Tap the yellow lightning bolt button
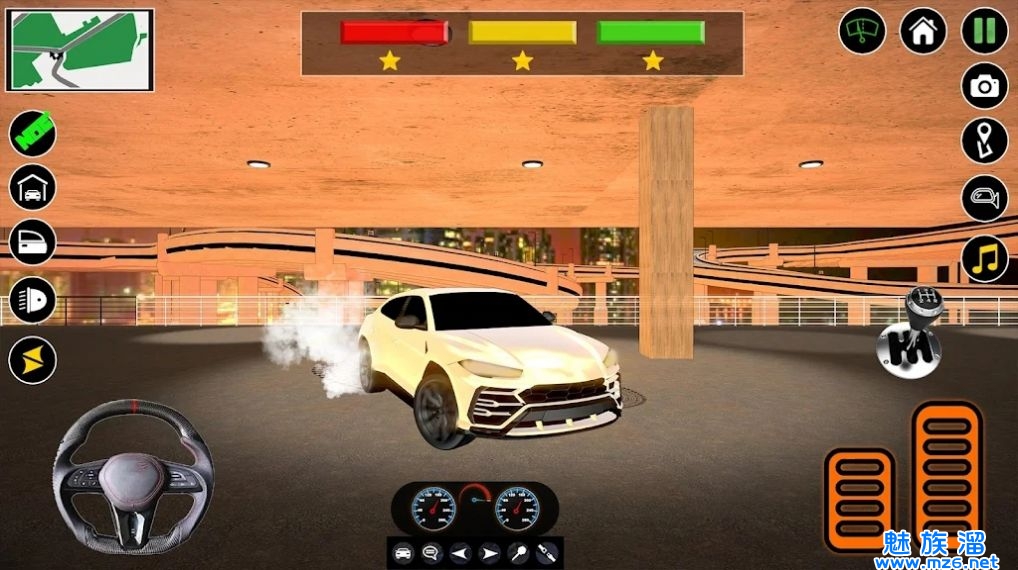Image resolution: width=1018 pixels, height=570 pixels. pos(33,359)
